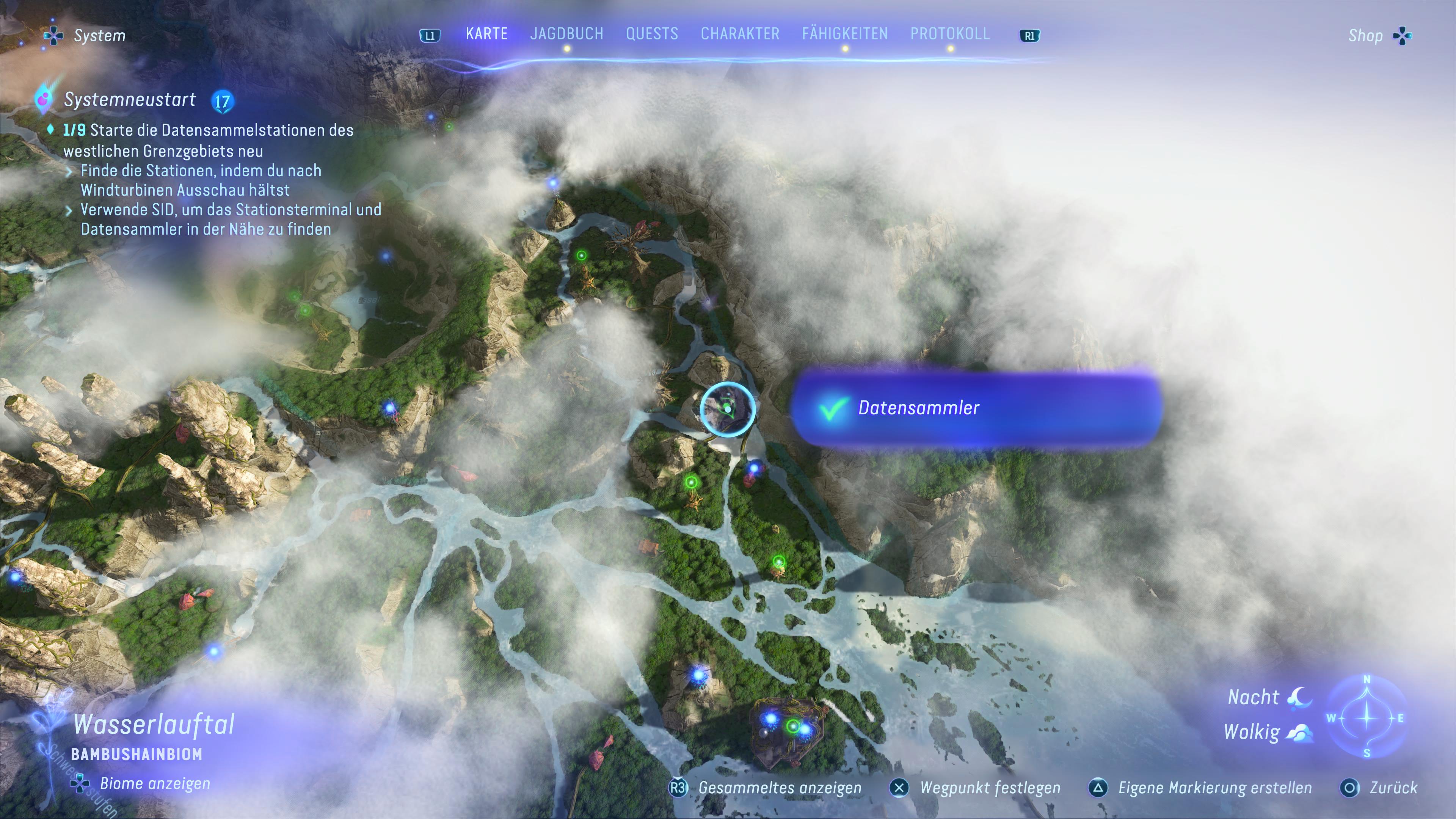
Task: Open the Shop
Action: (1378, 36)
